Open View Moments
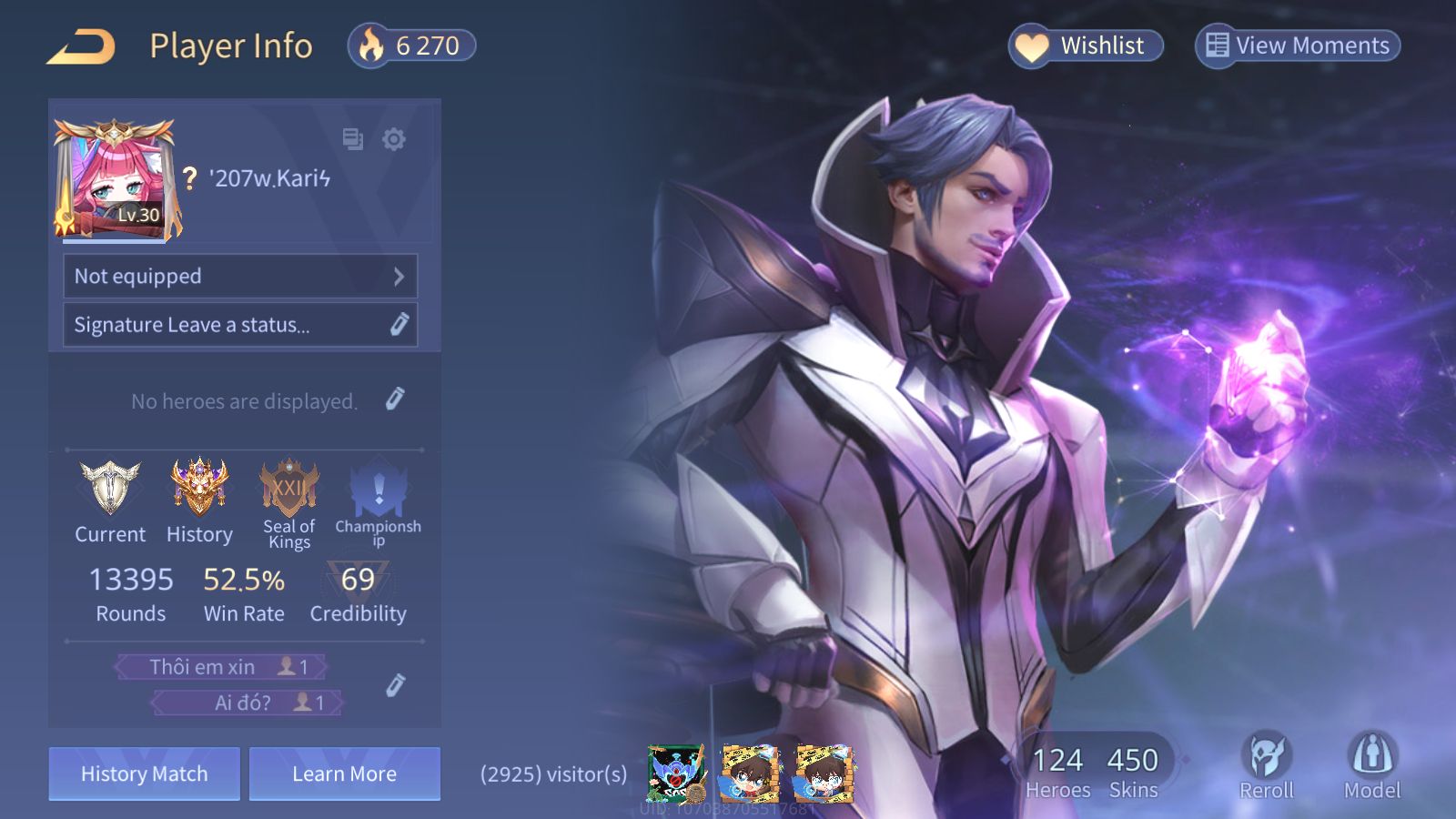The image size is (1456, 819). pyautogui.click(x=1298, y=45)
